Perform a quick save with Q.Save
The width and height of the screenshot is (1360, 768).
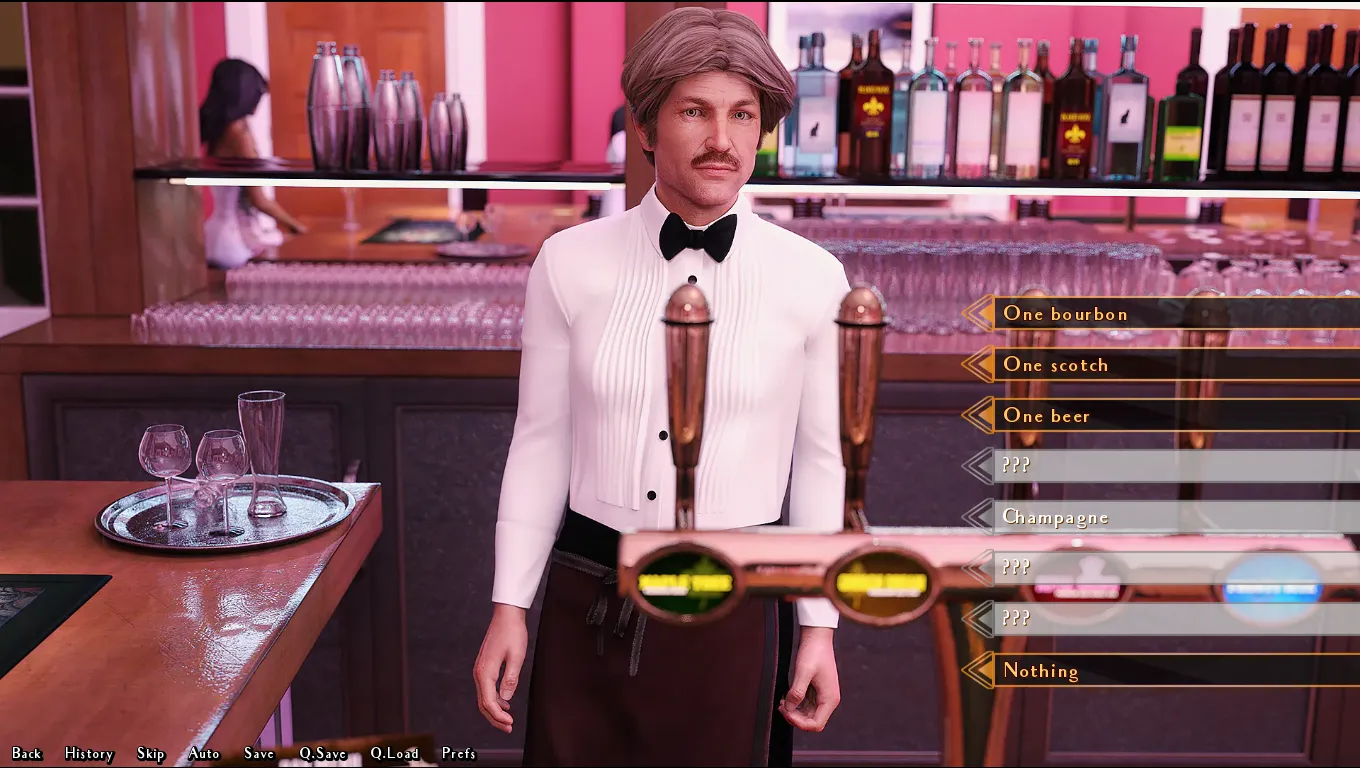(x=323, y=753)
